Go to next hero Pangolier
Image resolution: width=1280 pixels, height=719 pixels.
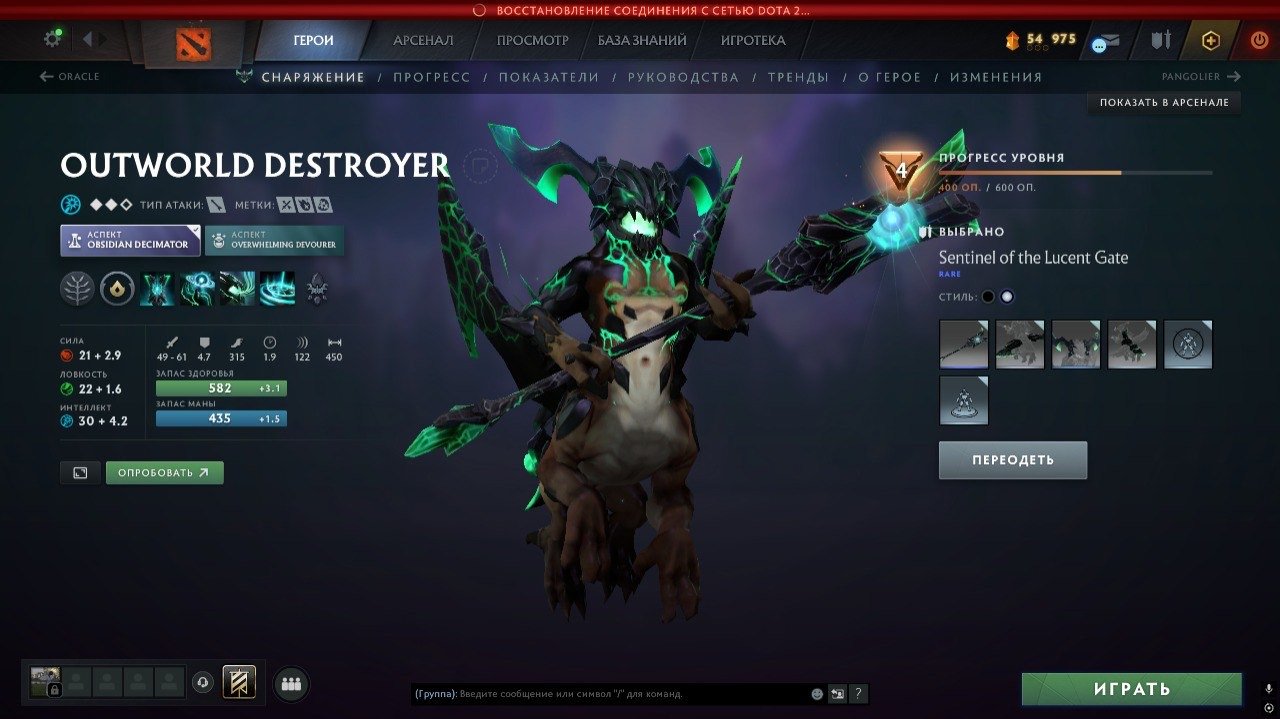point(1200,77)
